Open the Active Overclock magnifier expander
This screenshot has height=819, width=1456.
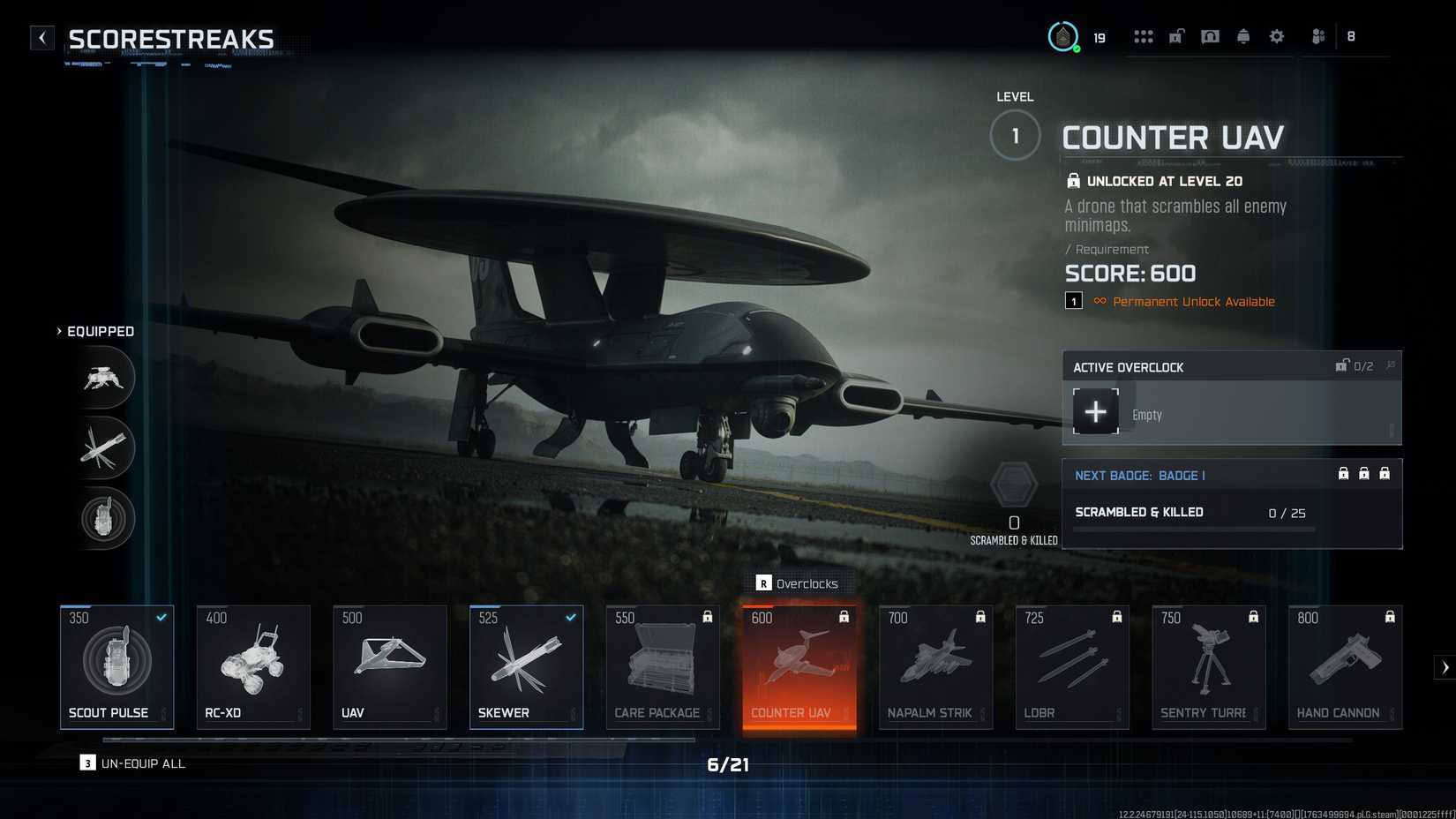coord(1392,364)
